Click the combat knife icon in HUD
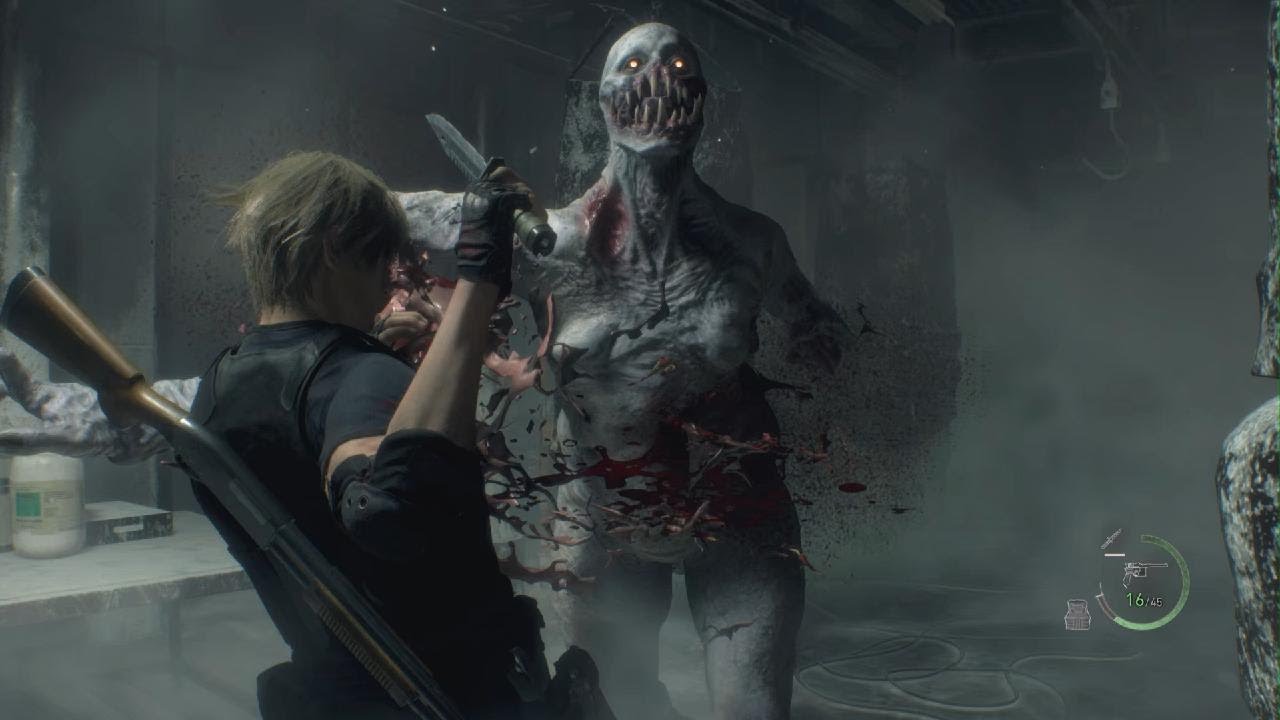 tap(1109, 541)
